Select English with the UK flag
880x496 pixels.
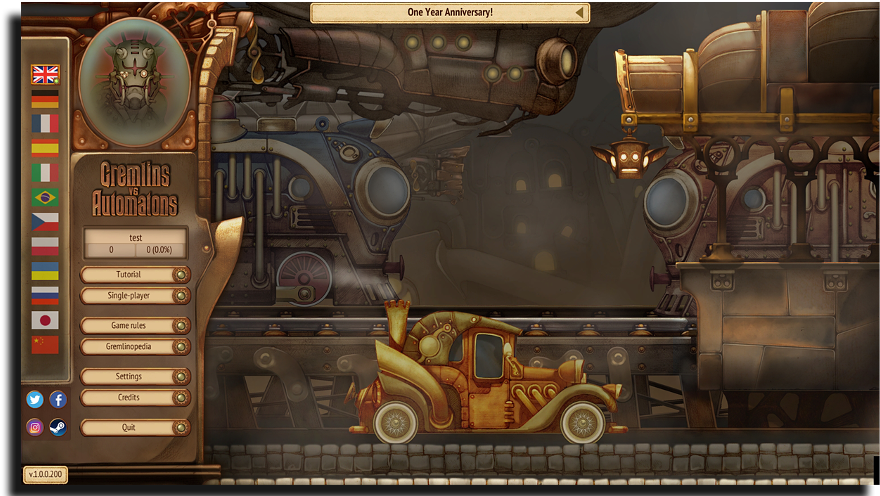[45, 74]
